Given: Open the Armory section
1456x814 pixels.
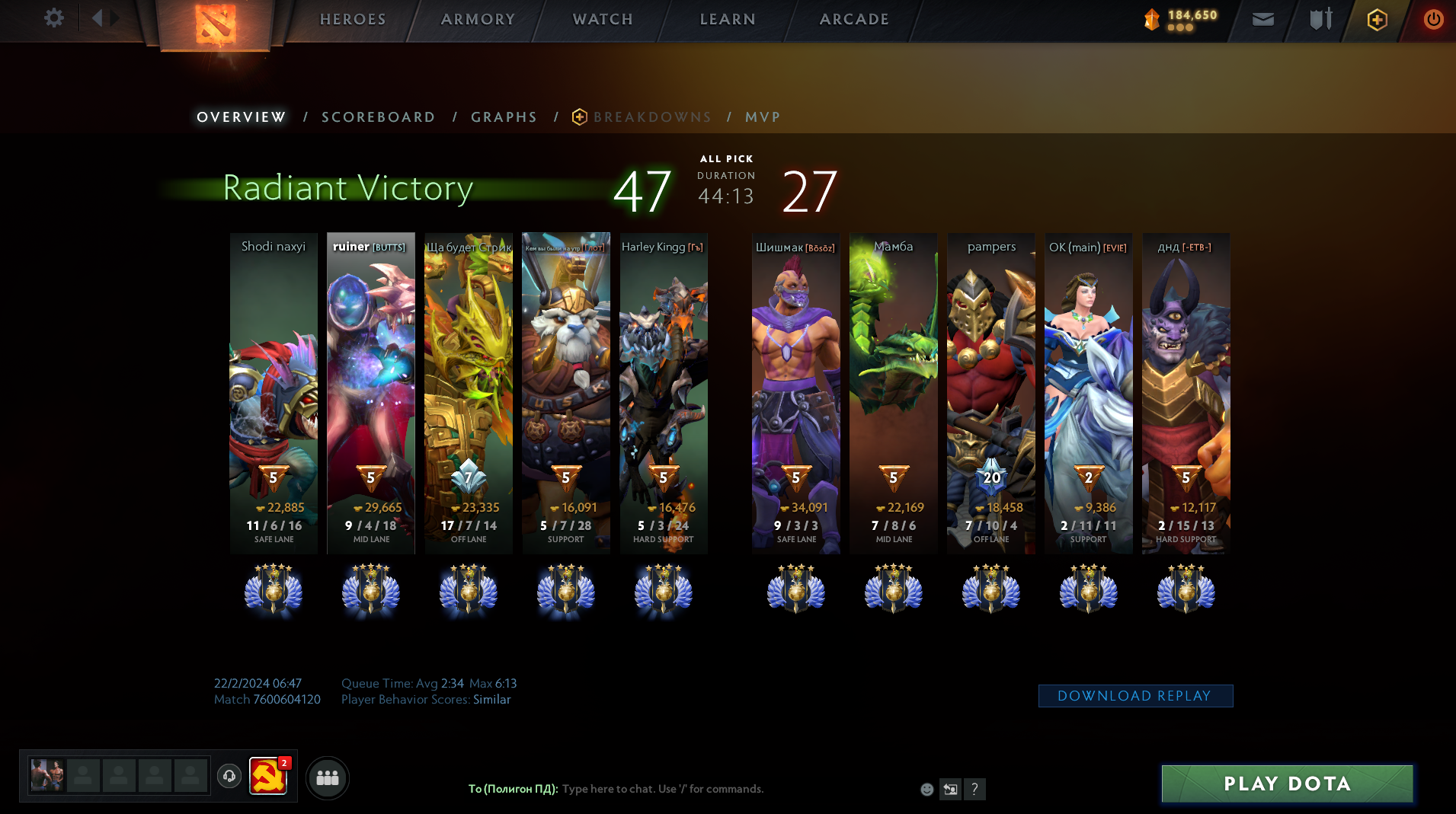Looking at the screenshot, I should 478,19.
